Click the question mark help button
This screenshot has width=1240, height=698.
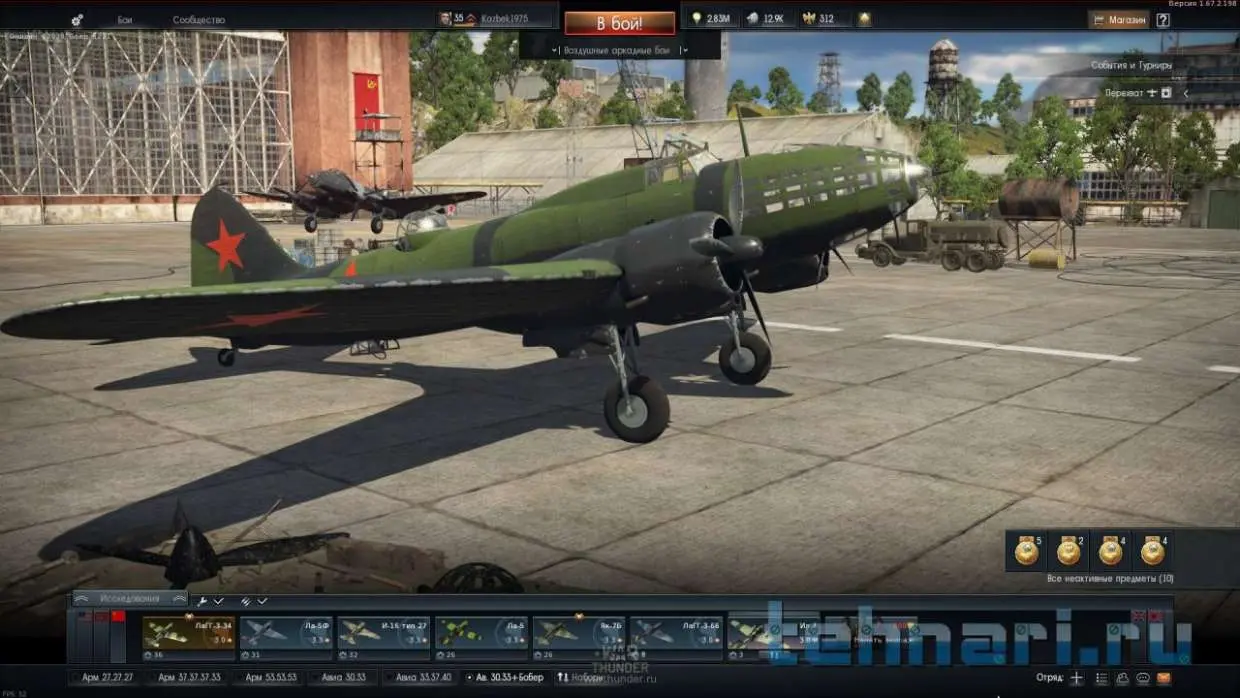tap(1163, 19)
